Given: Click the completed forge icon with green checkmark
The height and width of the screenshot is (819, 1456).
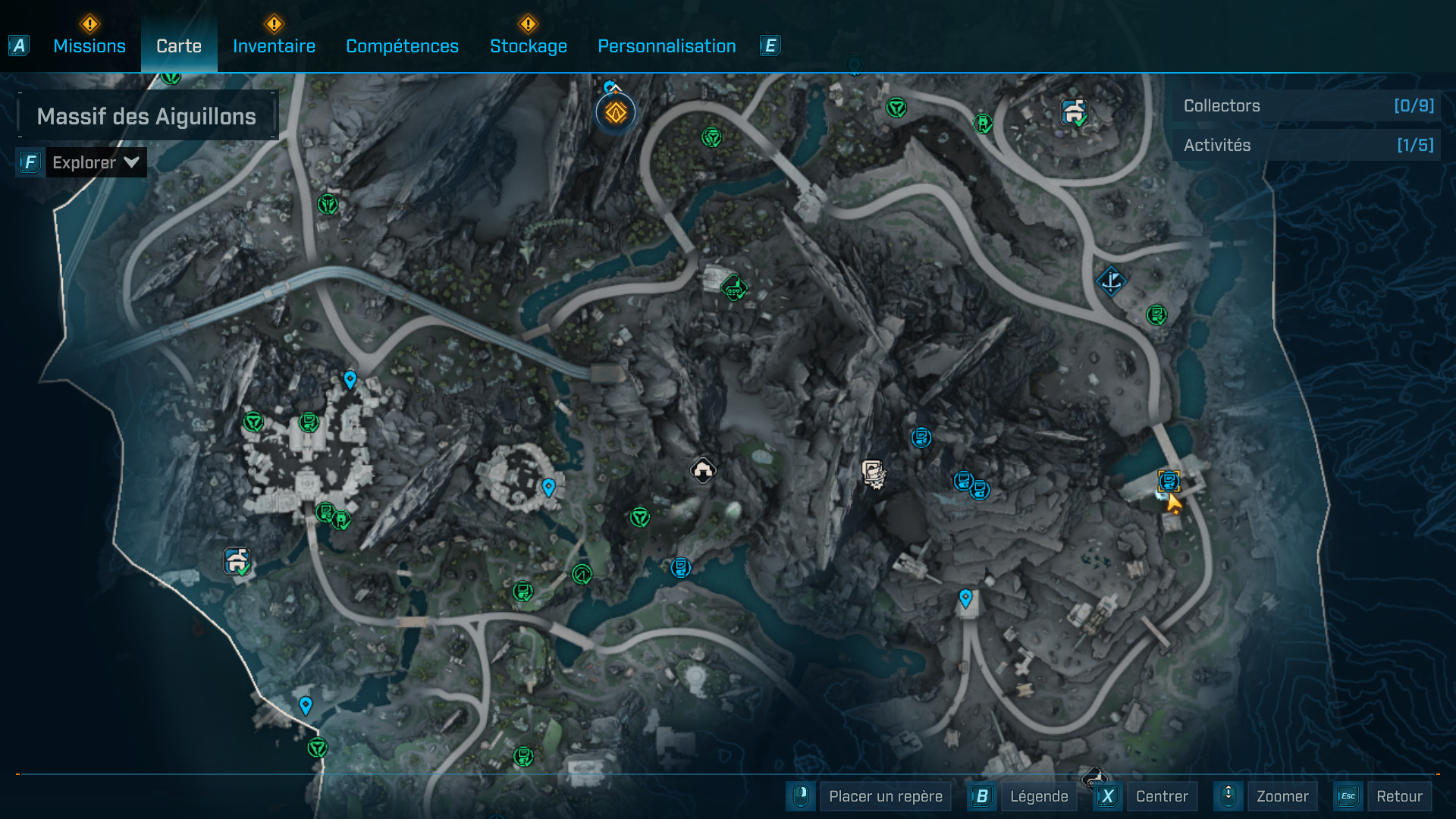Looking at the screenshot, I should (1074, 111).
